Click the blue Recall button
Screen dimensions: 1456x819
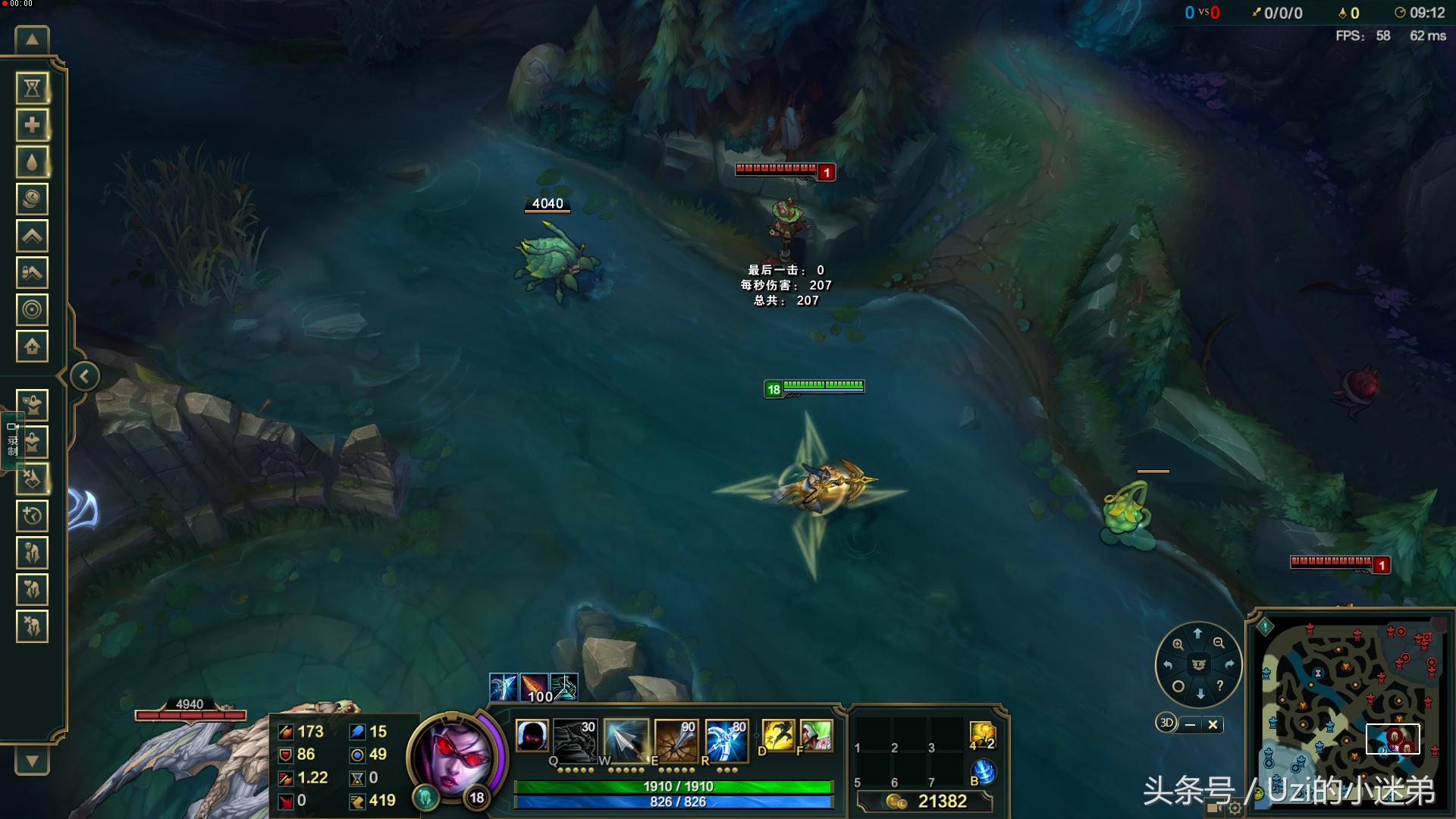983,773
